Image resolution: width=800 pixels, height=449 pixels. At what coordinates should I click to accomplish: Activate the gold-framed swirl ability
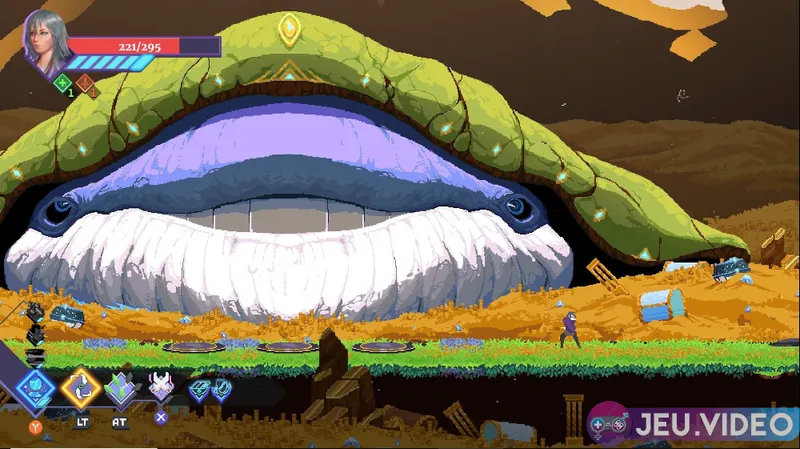point(80,389)
